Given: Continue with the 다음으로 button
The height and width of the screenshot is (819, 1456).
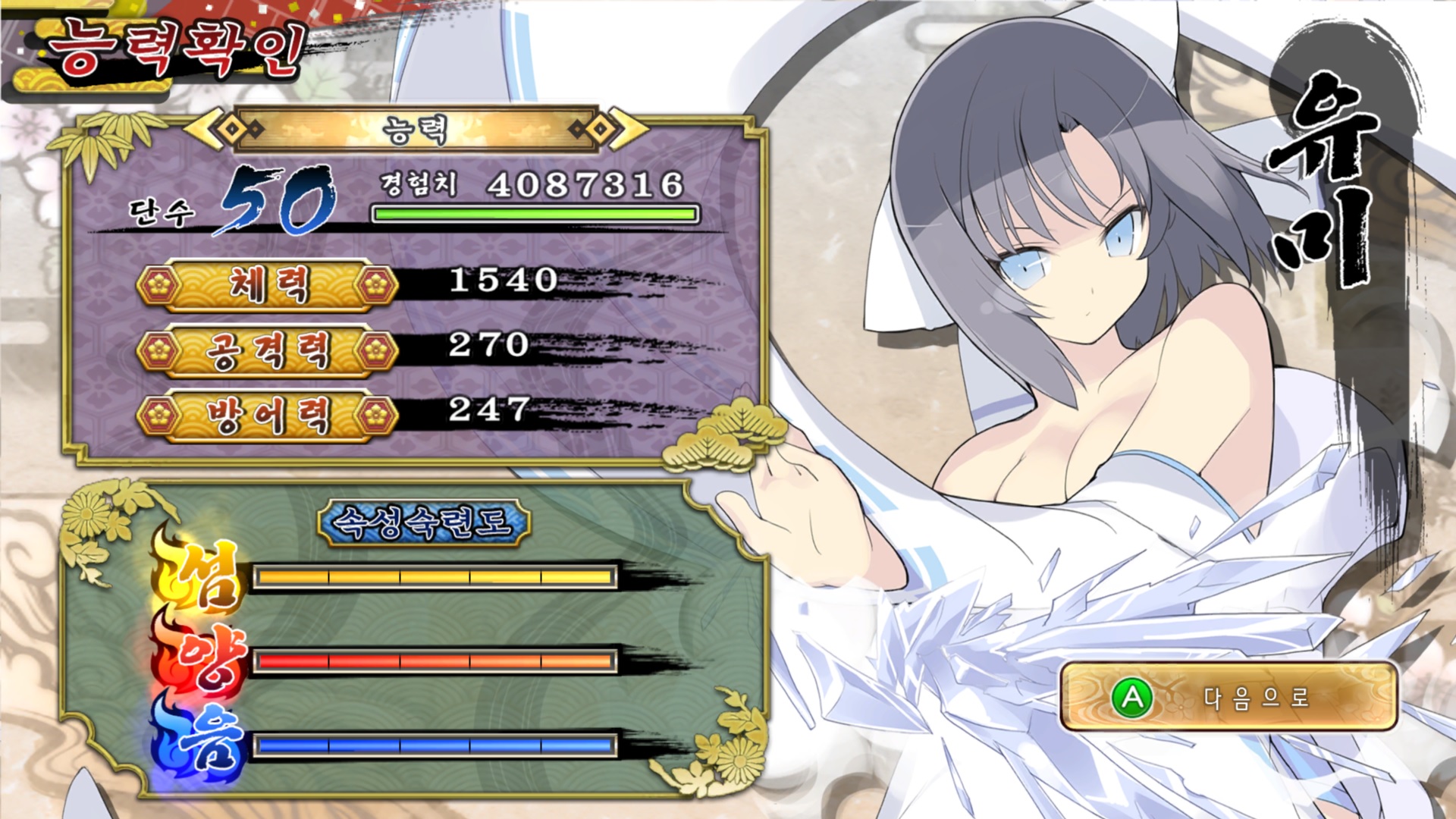Looking at the screenshot, I should [1228, 696].
